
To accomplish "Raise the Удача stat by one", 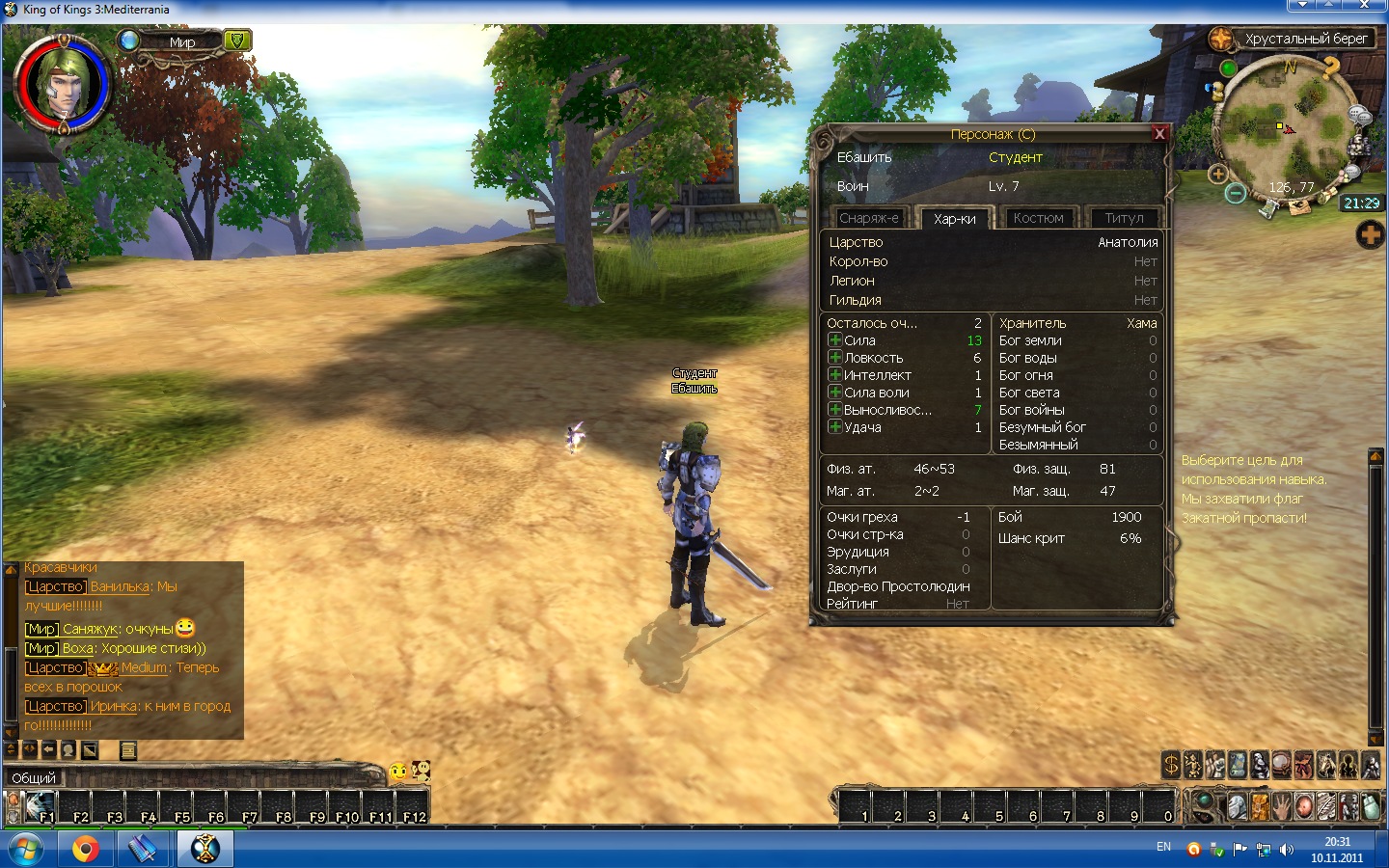I will [835, 427].
